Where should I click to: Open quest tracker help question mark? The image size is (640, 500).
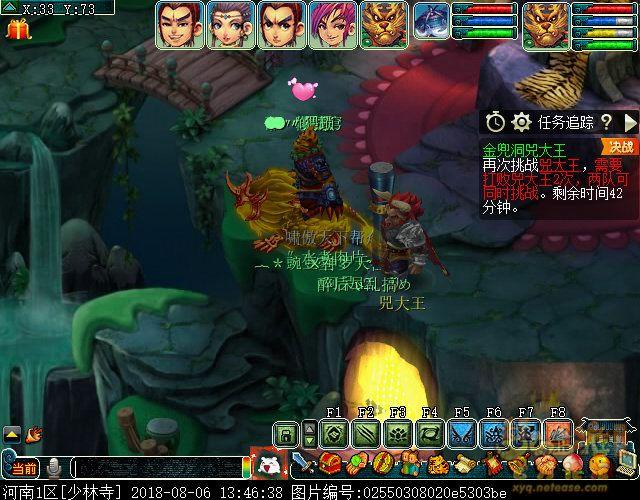point(606,122)
